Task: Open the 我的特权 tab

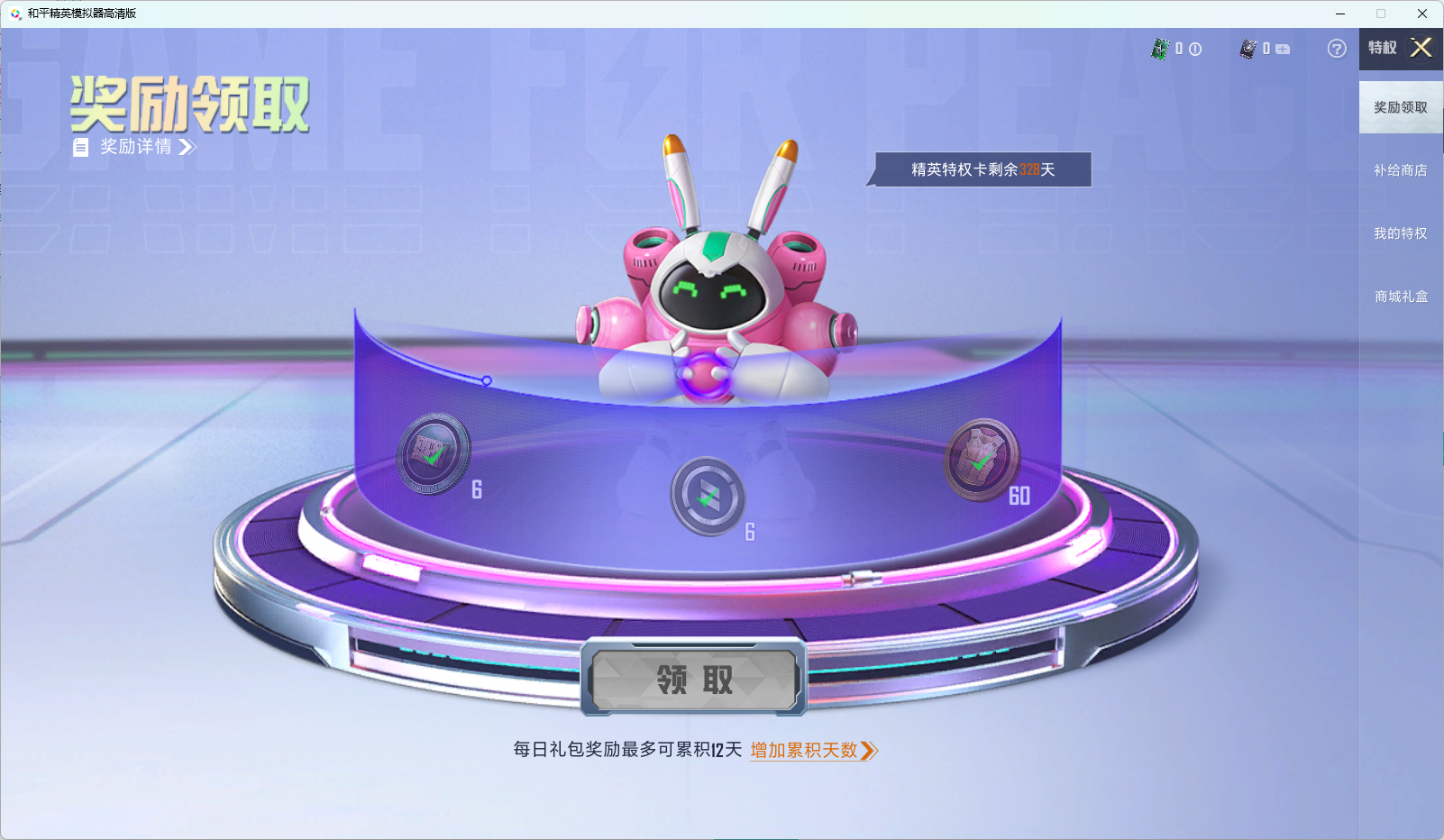Action: 1400,233
